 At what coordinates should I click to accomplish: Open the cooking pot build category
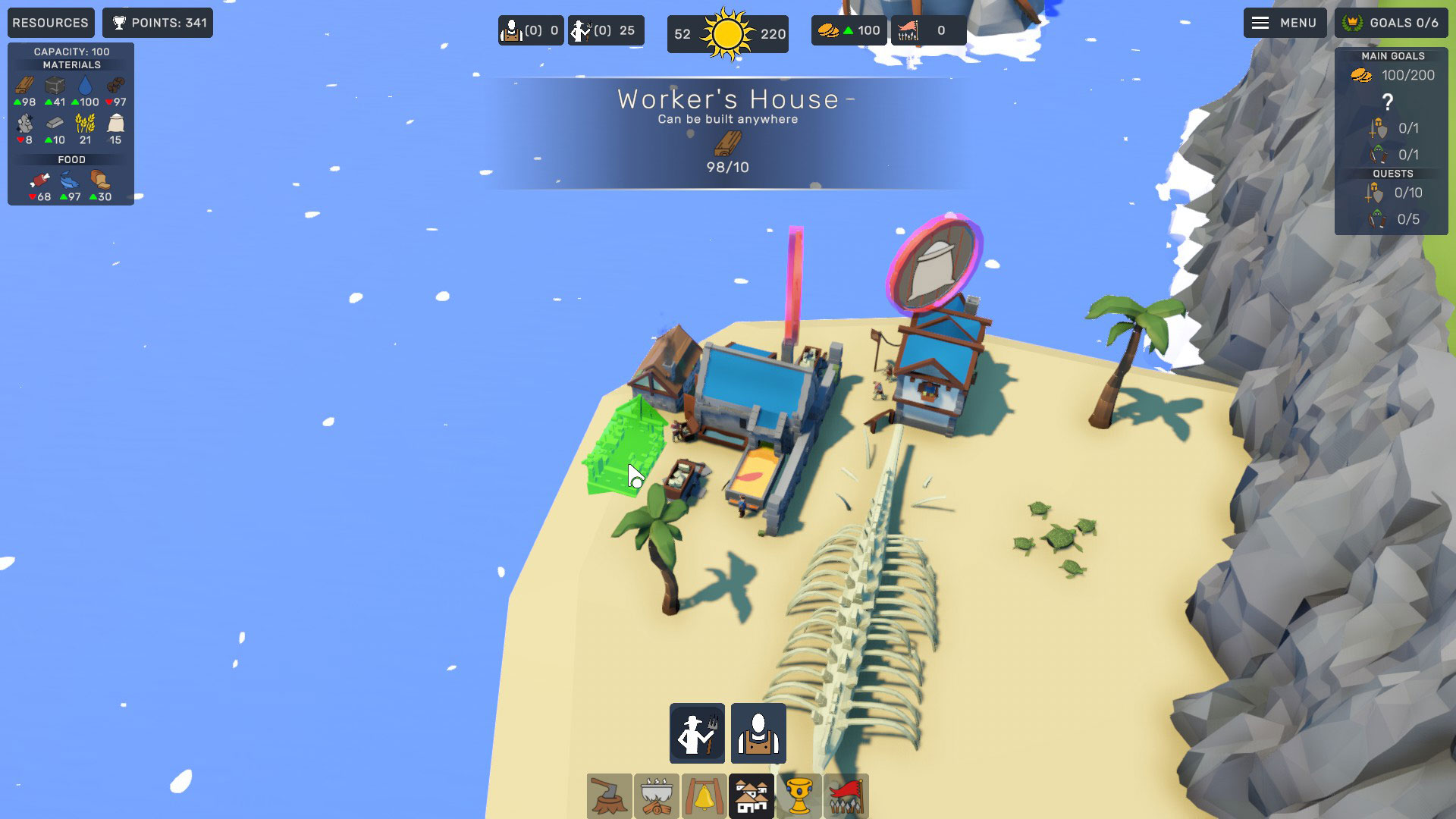(x=657, y=796)
